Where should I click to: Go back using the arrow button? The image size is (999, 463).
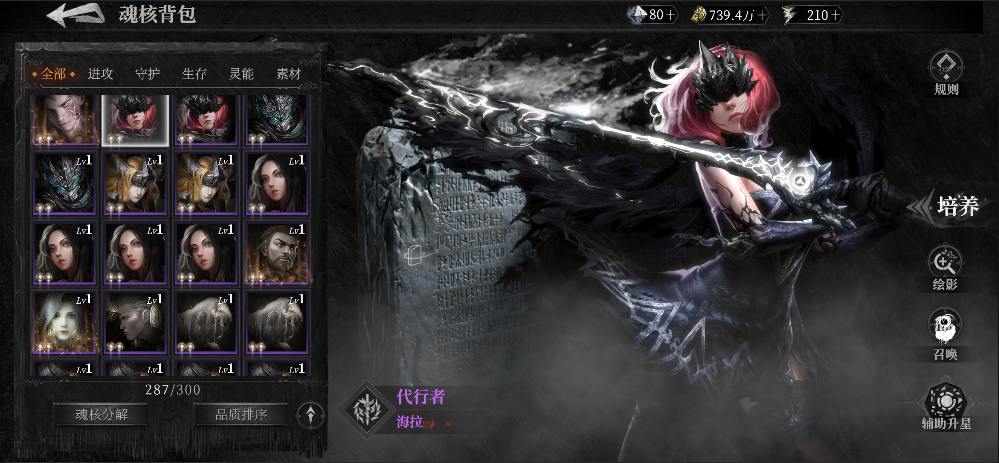click(x=74, y=15)
